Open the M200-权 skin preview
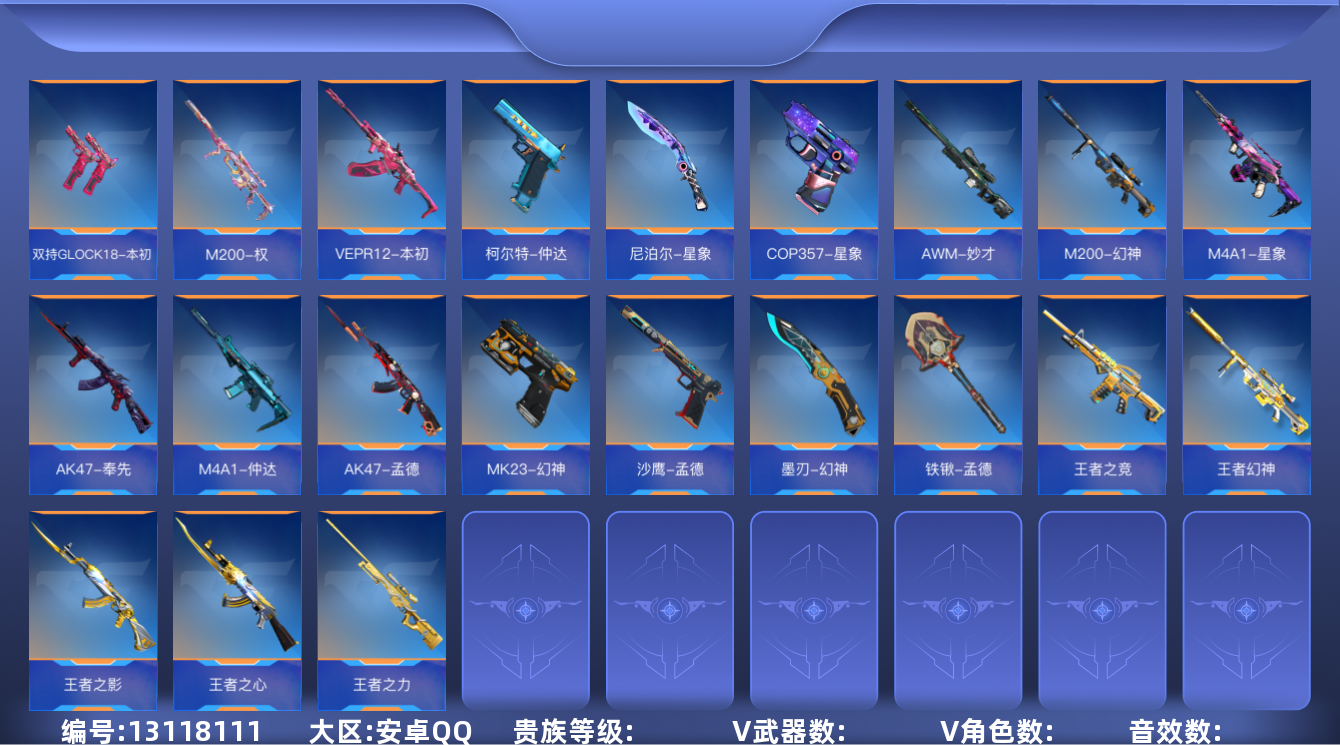The image size is (1340, 745). tap(237, 175)
